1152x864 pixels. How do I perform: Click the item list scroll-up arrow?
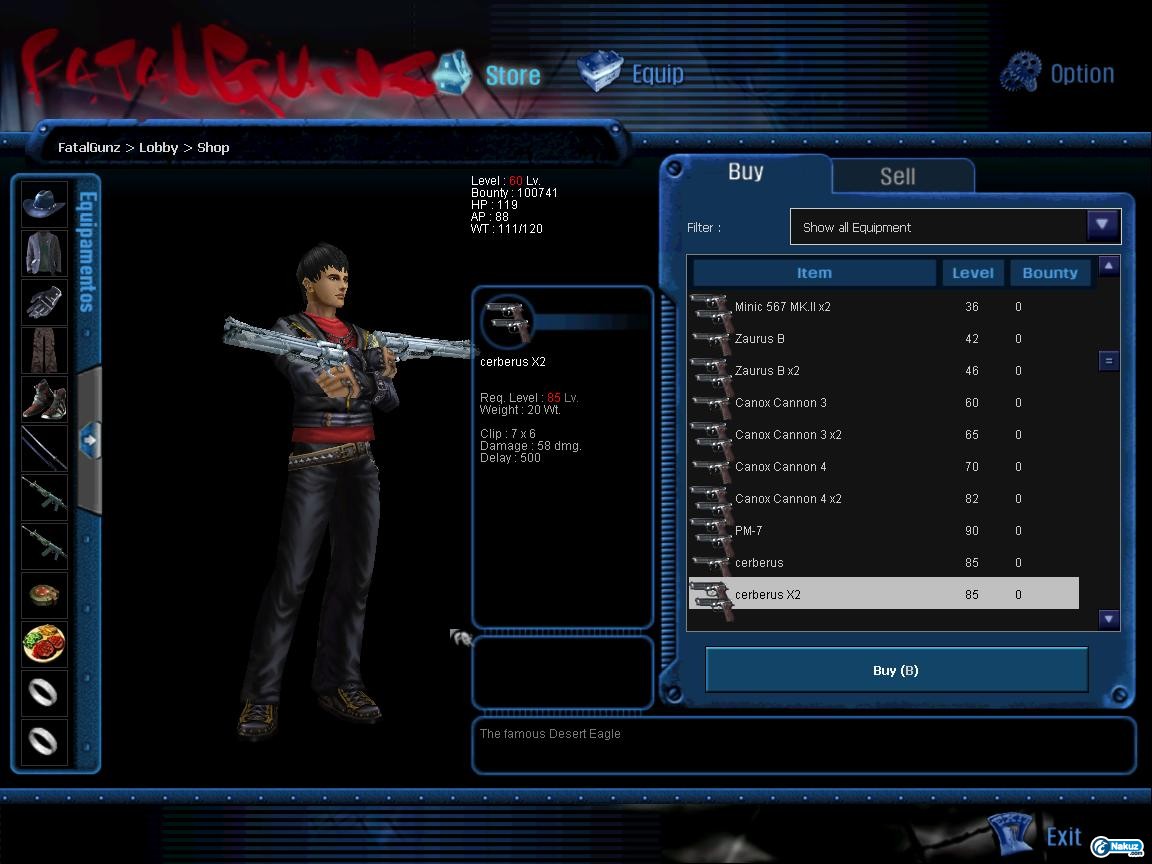(x=1108, y=266)
